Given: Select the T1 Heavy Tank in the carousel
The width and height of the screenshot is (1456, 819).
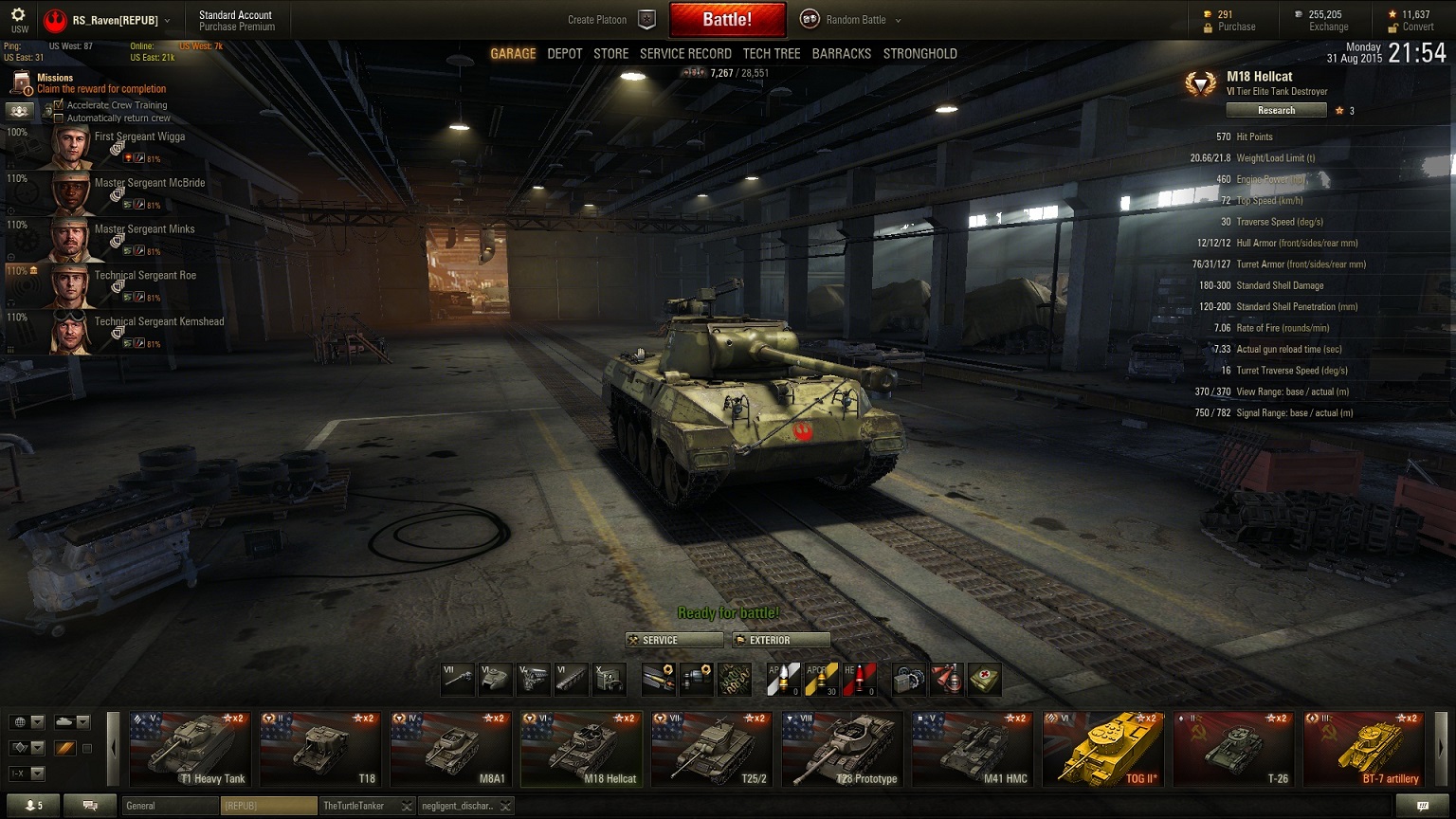Looking at the screenshot, I should 190,749.
